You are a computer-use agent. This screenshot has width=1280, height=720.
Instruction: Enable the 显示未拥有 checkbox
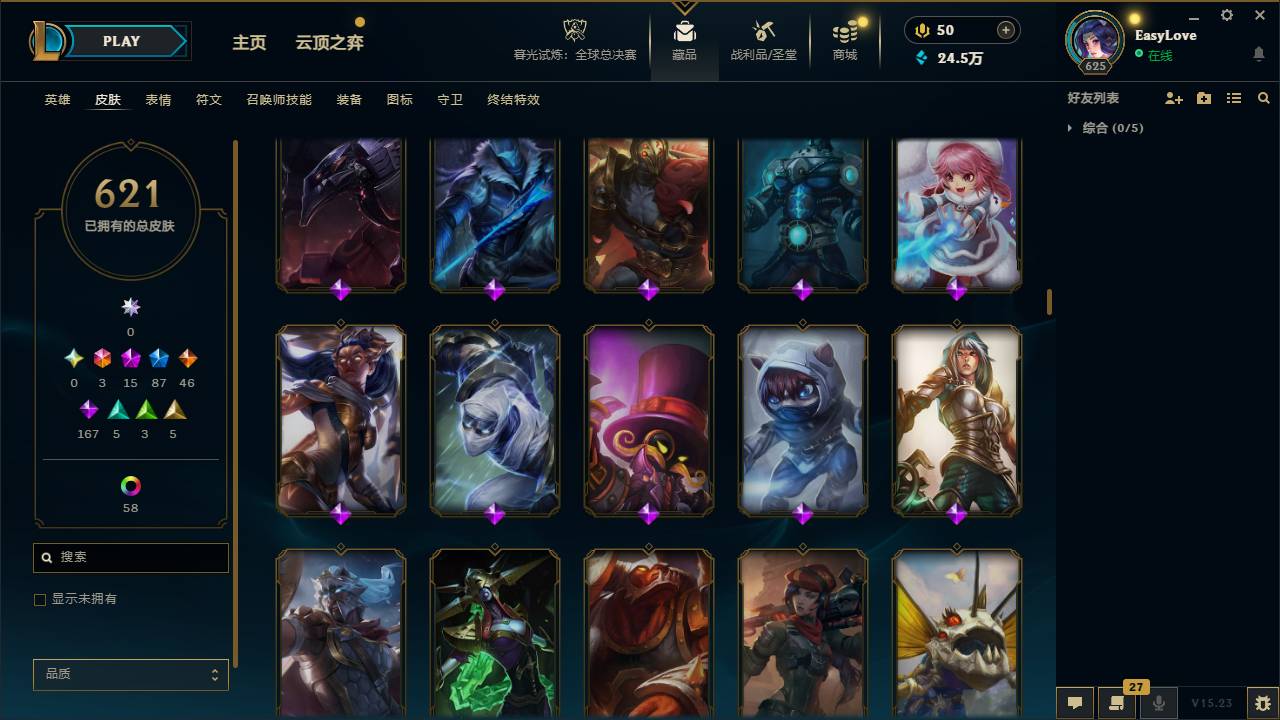click(x=40, y=599)
